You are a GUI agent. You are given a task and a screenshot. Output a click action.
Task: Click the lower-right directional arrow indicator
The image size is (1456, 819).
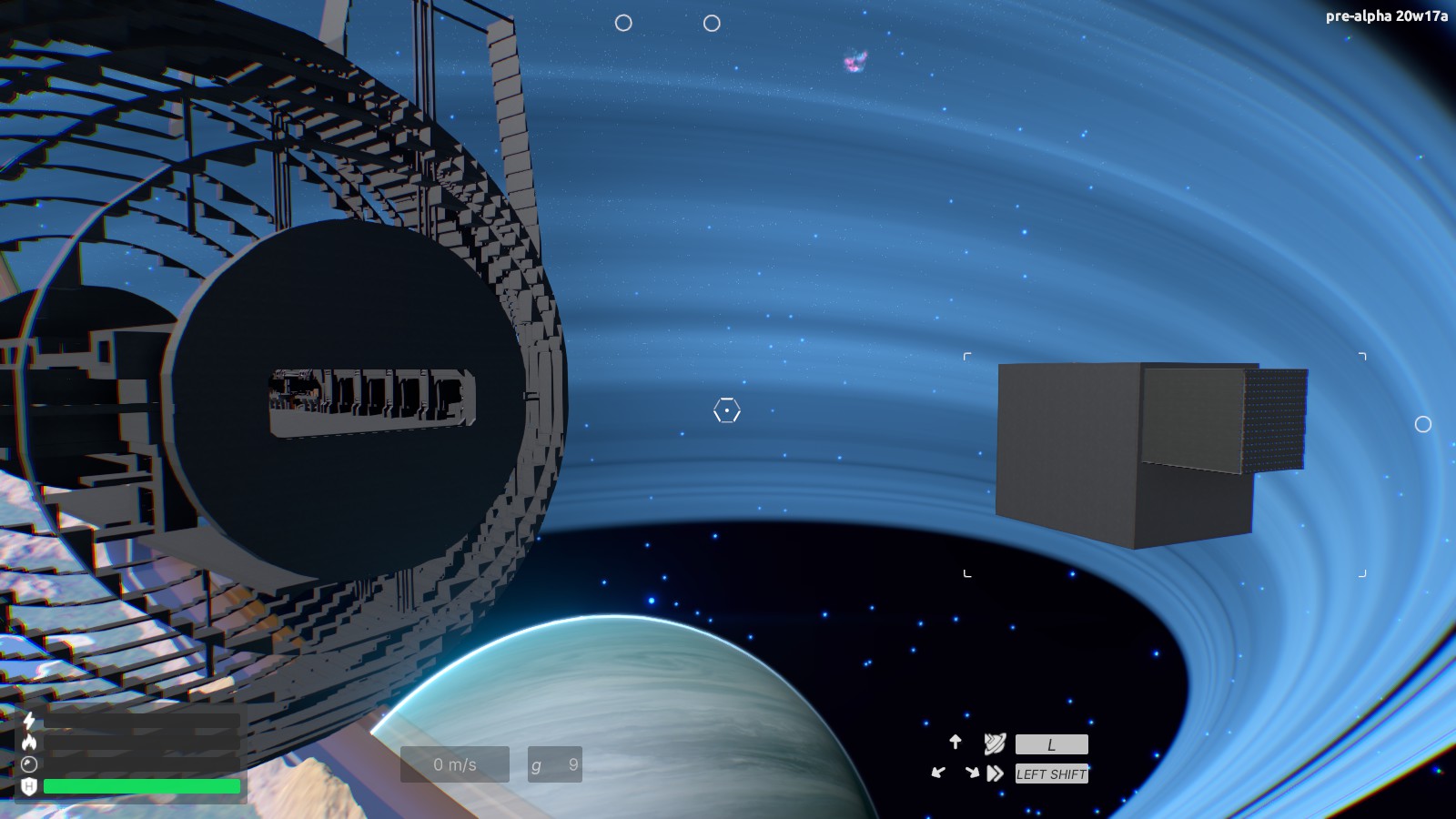click(973, 772)
